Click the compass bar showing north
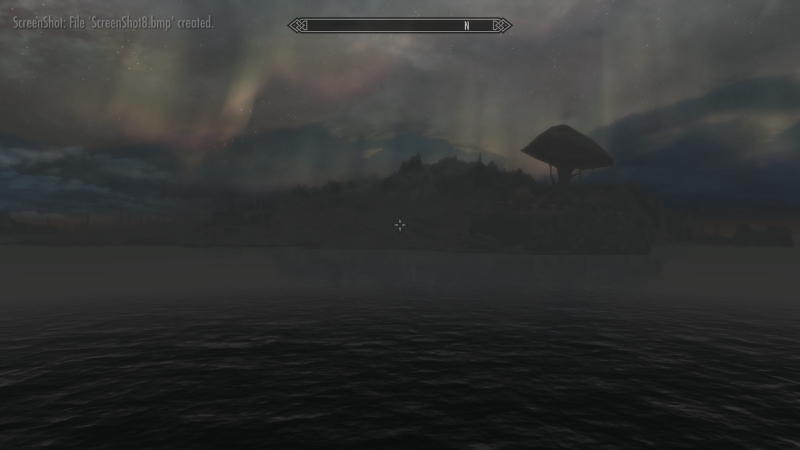The image size is (800, 450). coord(400,26)
